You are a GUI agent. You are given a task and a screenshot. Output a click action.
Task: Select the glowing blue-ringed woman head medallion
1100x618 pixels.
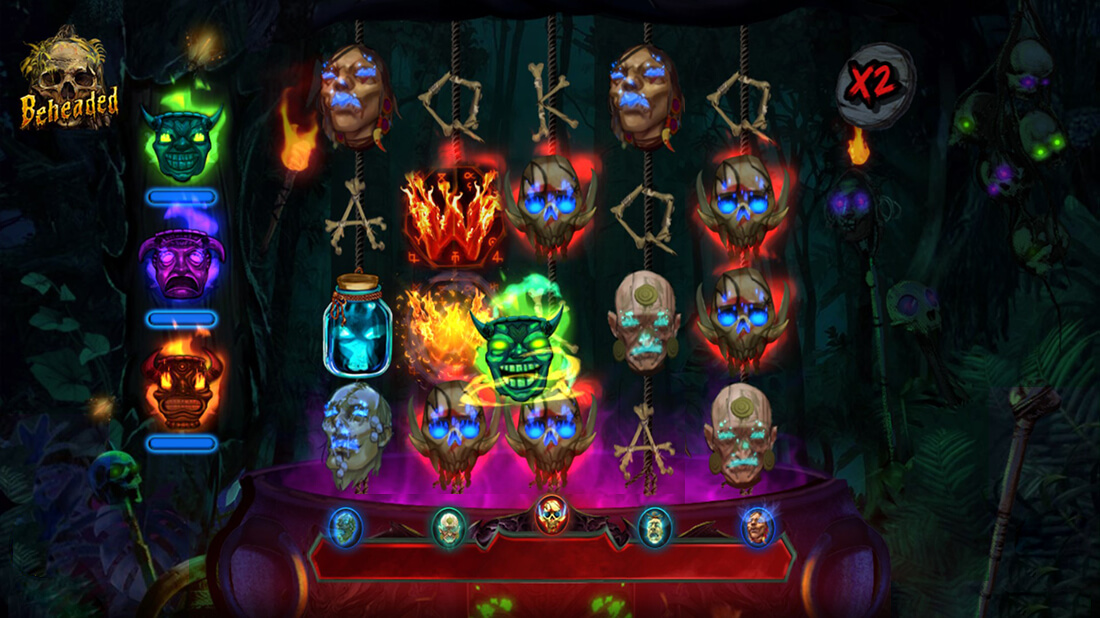point(756,525)
